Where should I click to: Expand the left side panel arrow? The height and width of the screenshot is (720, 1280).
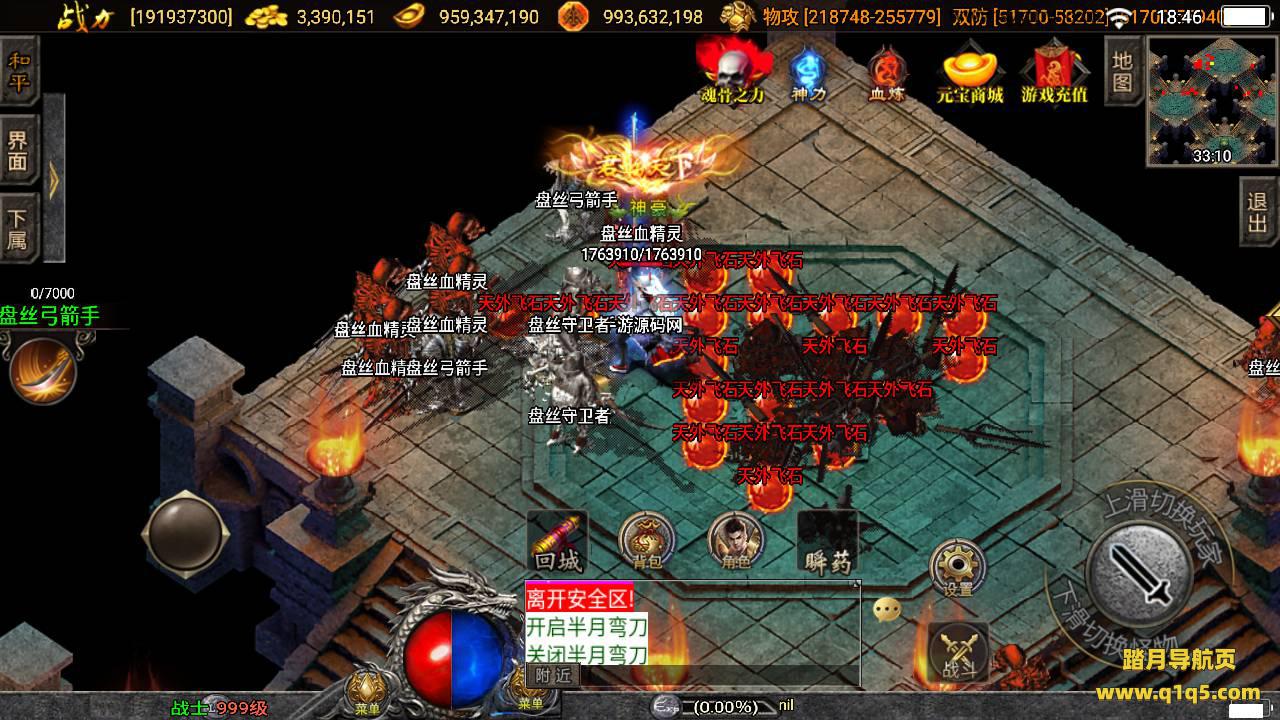coord(54,180)
